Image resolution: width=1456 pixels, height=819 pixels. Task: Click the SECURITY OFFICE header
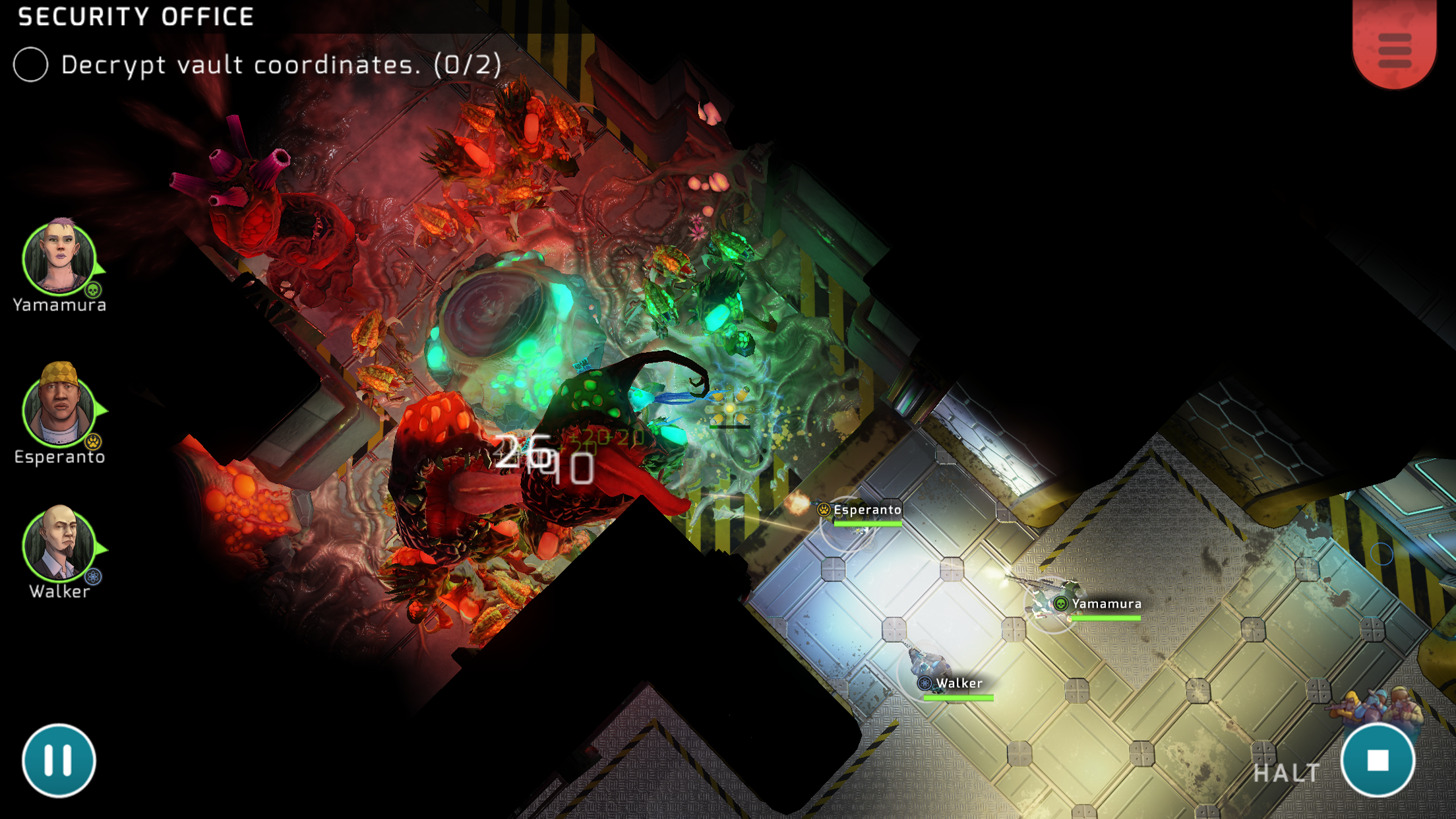135,16
